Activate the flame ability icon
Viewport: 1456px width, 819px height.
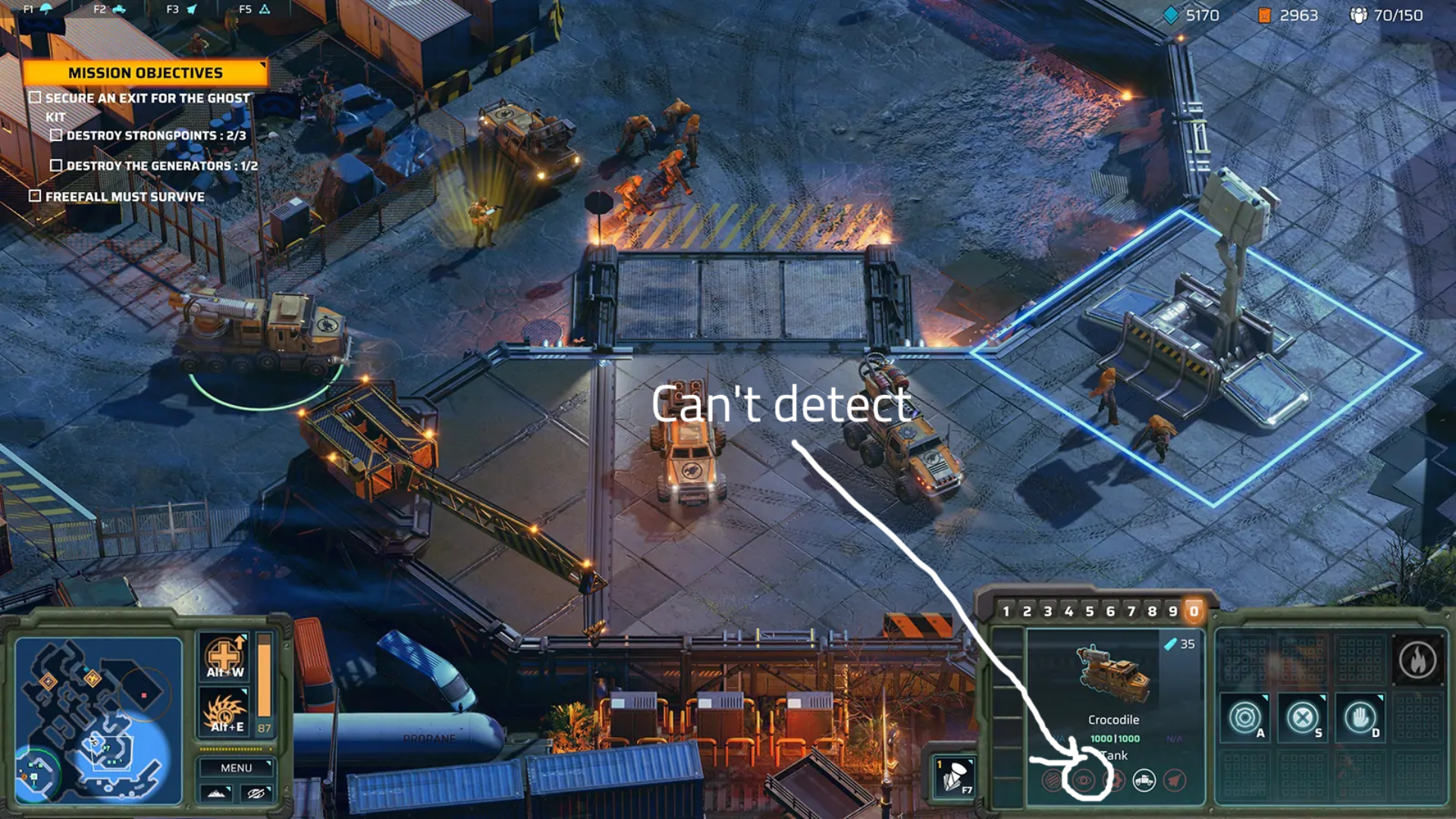coord(1417,660)
